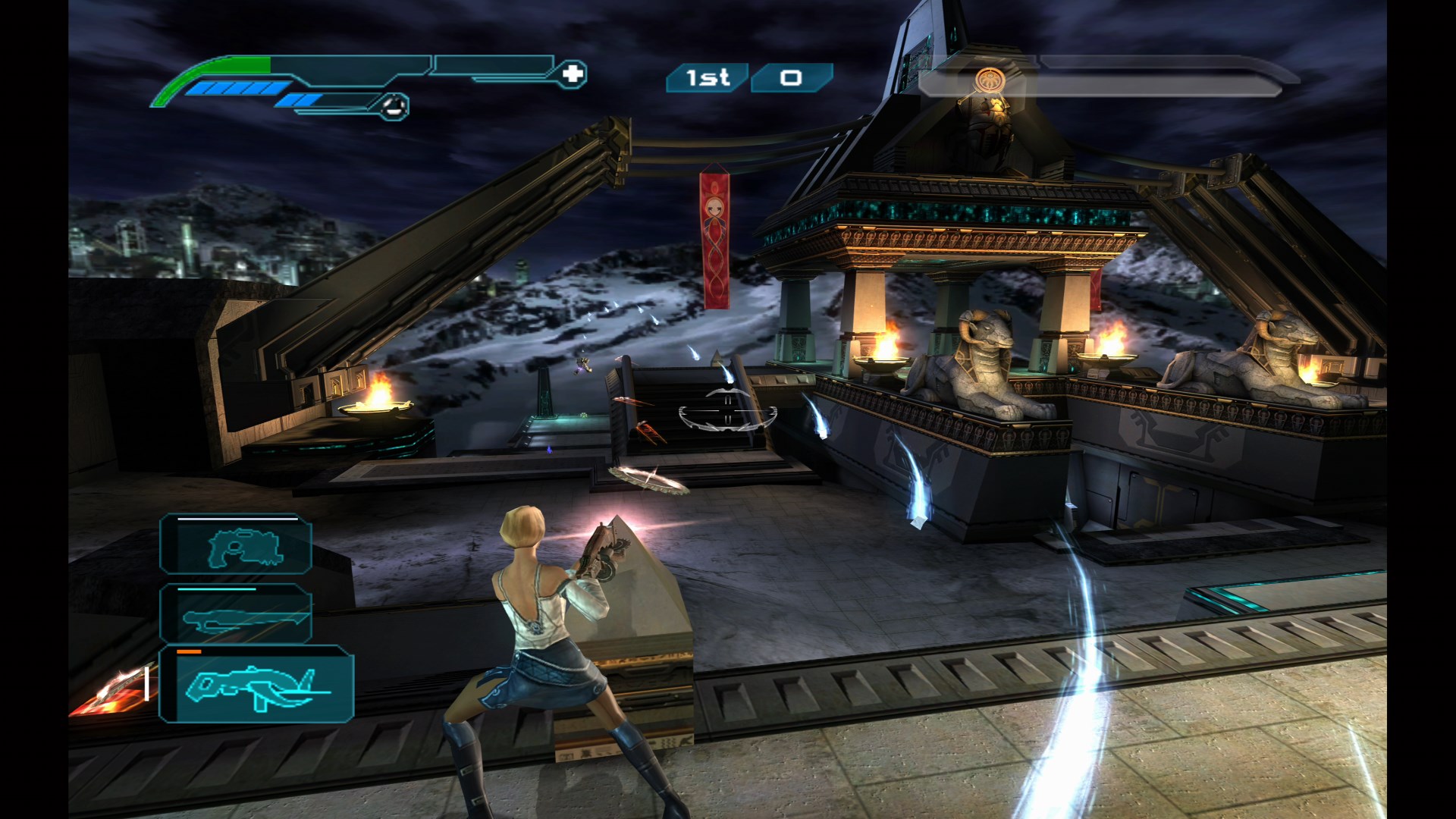Click the white reload bar next to the flaming gun
Viewport: 1456px width, 819px height.
pos(146,685)
